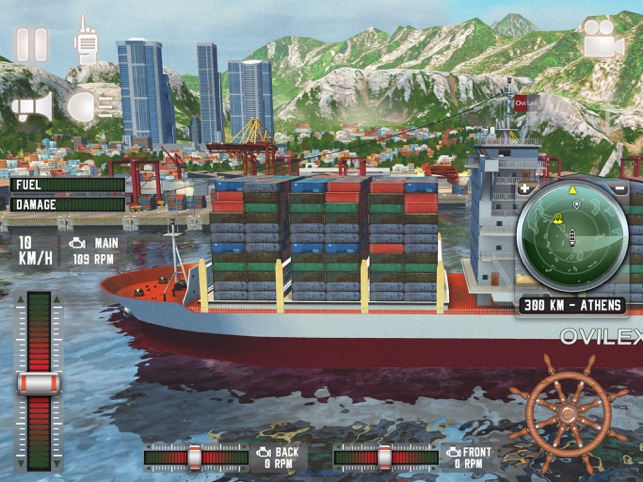Click the green radar minimap
Screen dimensions: 643x482
point(572,236)
